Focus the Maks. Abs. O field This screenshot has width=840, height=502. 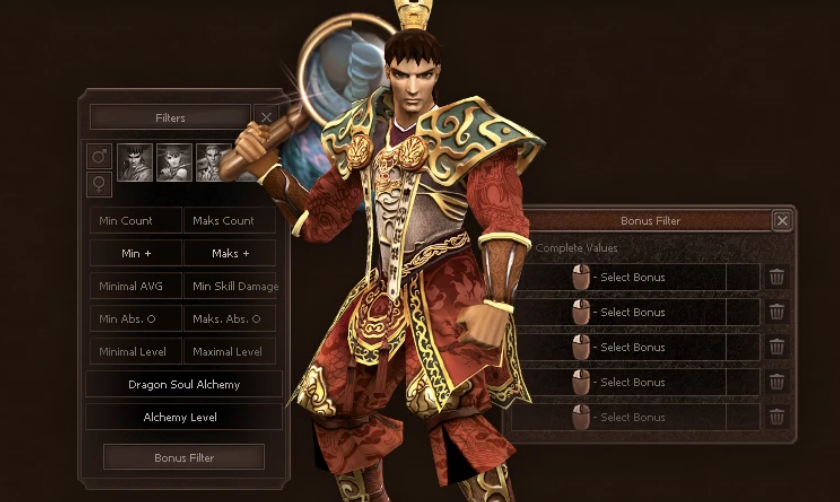point(230,319)
